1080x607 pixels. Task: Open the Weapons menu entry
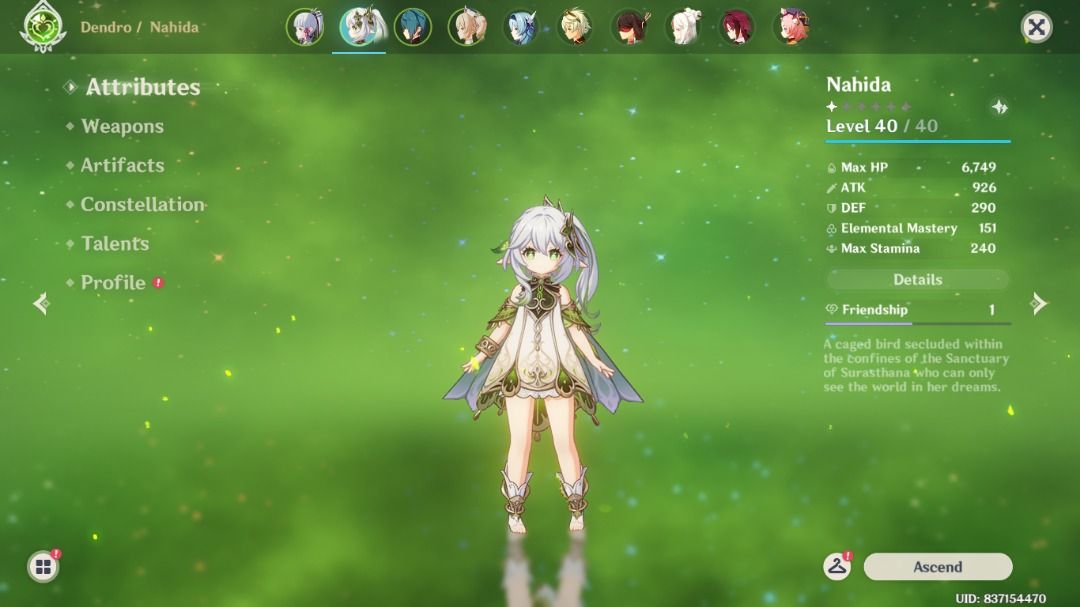tap(122, 126)
